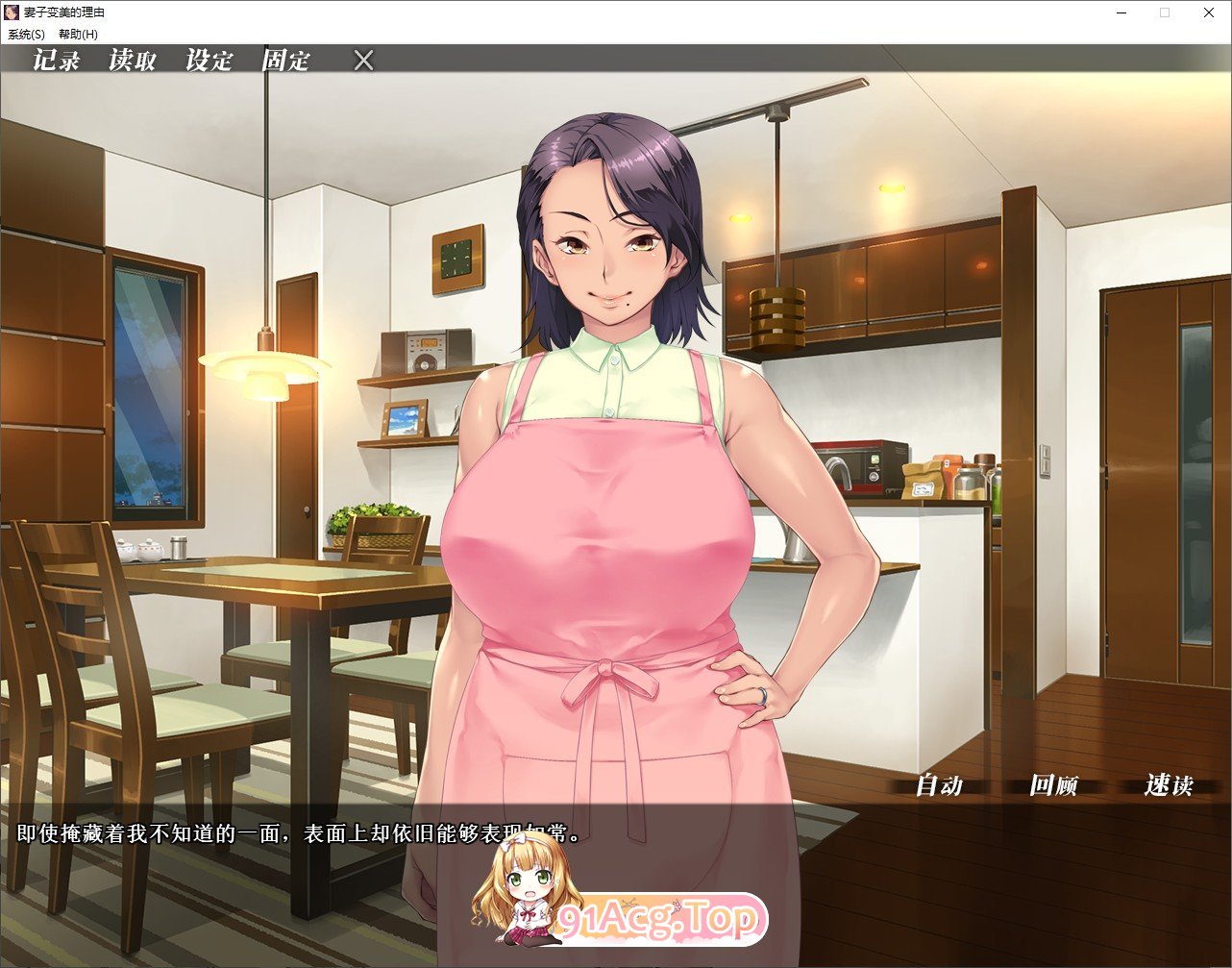Hide the toolbar with the ✕ icon
Screen dimensions: 1232x968
(363, 61)
